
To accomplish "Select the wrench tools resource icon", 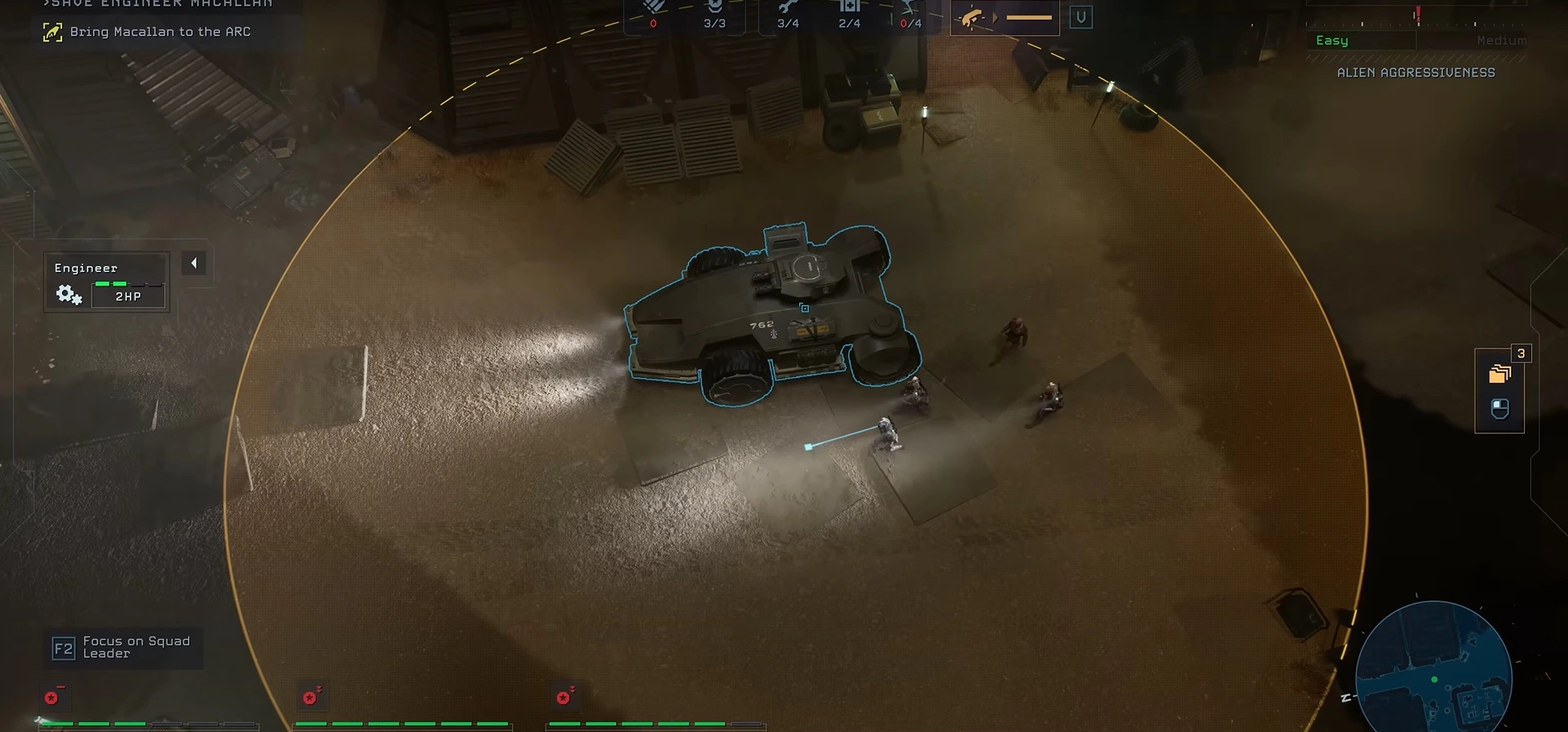I will [x=788, y=8].
